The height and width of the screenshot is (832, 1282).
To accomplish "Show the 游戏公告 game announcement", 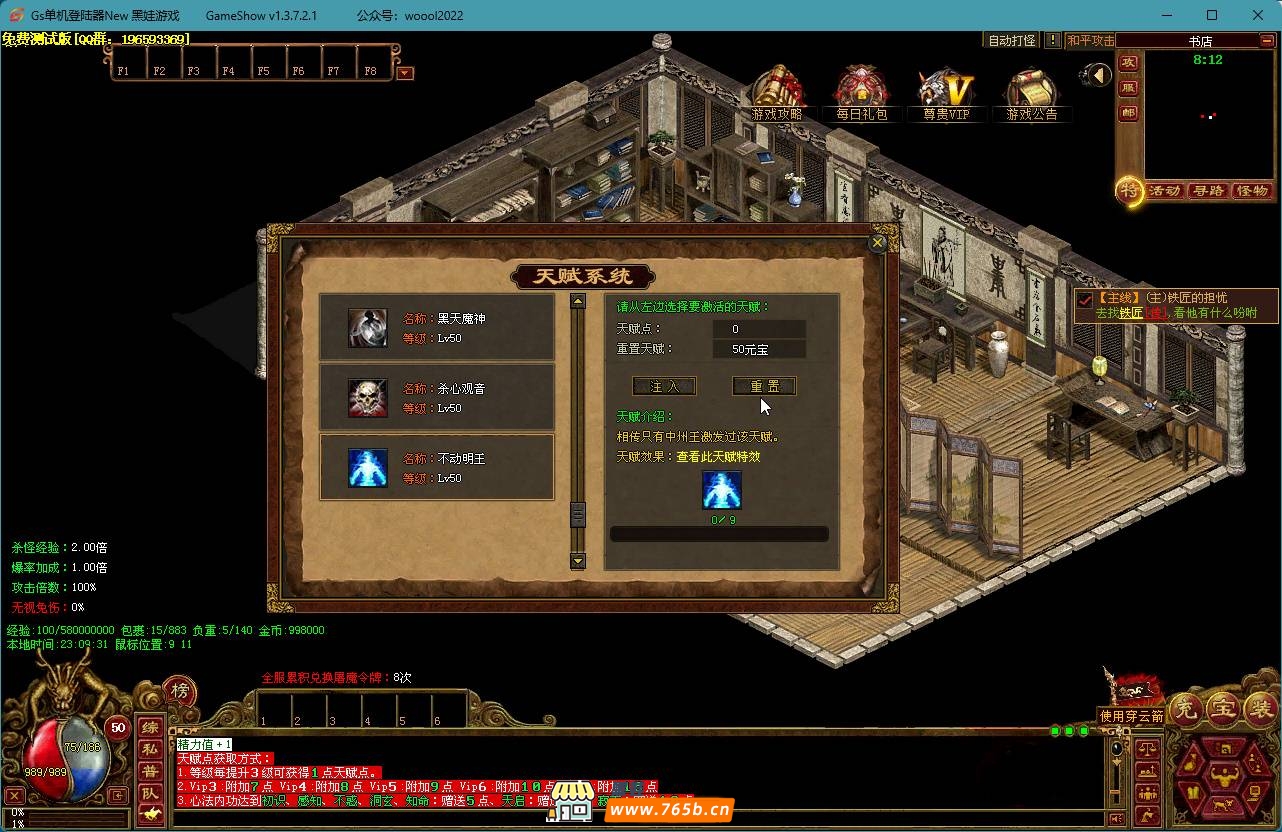I will tap(1032, 94).
